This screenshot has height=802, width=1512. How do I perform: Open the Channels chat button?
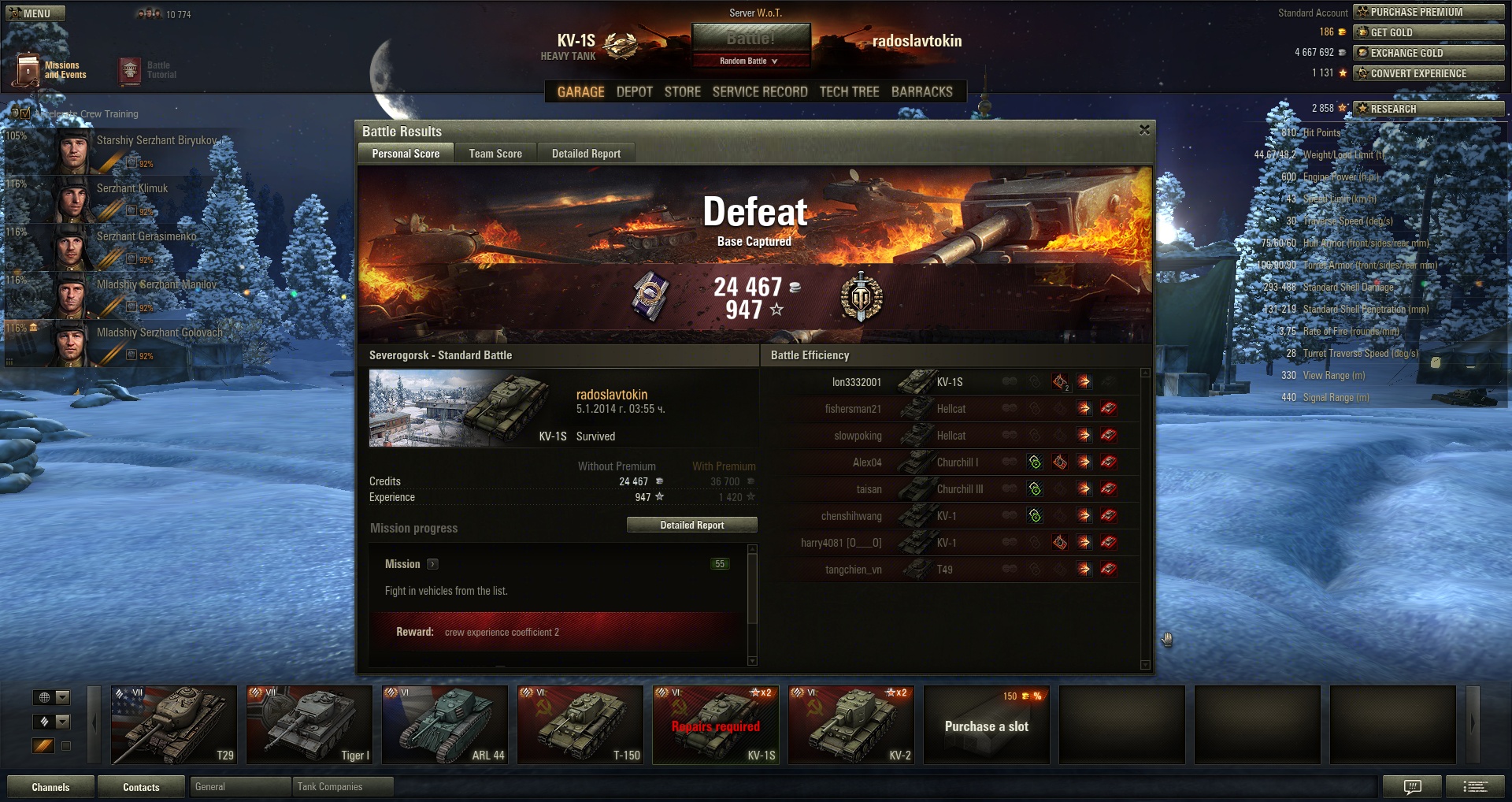(50, 787)
